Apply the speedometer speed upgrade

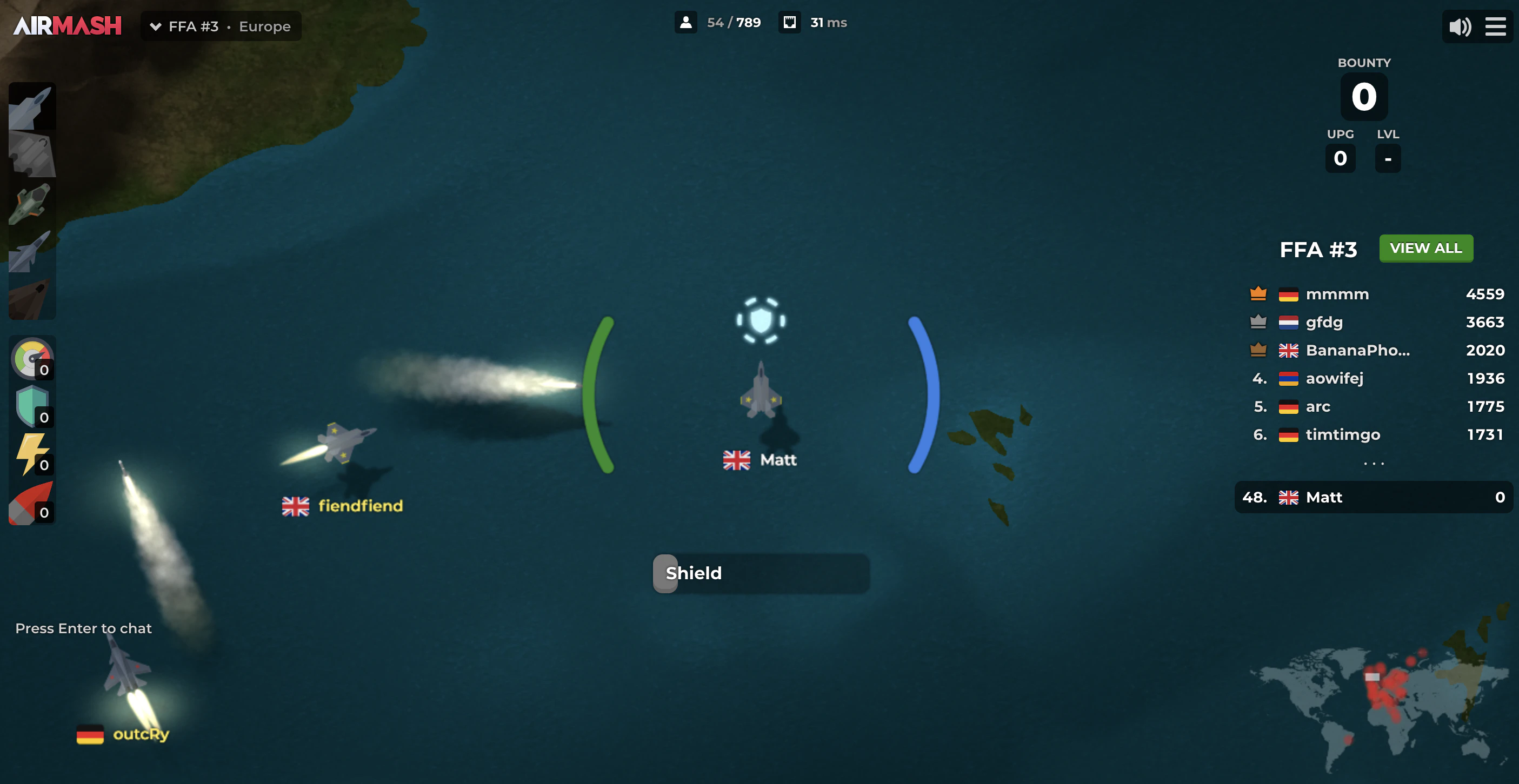pos(32,358)
